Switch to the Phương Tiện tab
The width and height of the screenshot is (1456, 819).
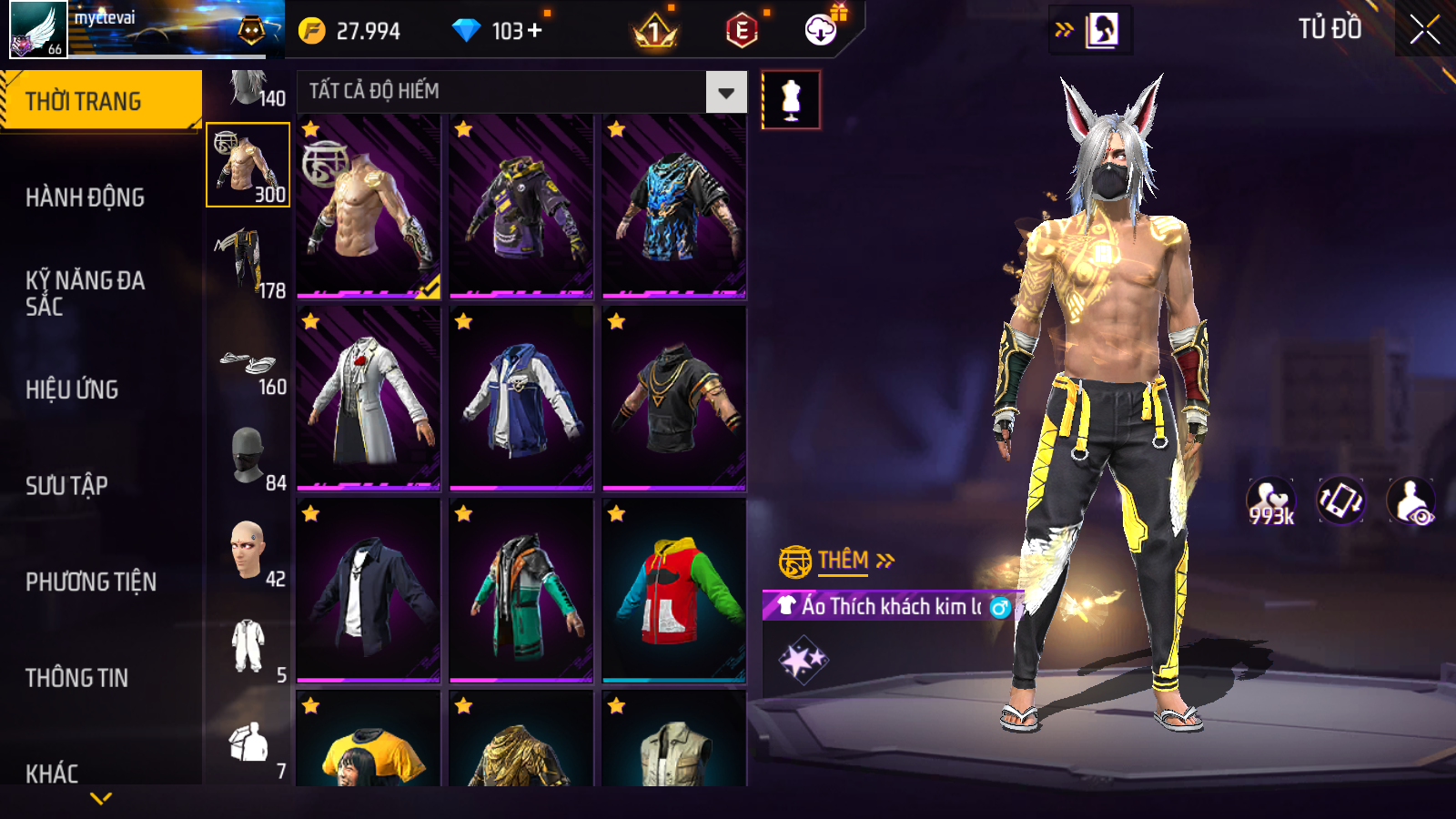91,581
